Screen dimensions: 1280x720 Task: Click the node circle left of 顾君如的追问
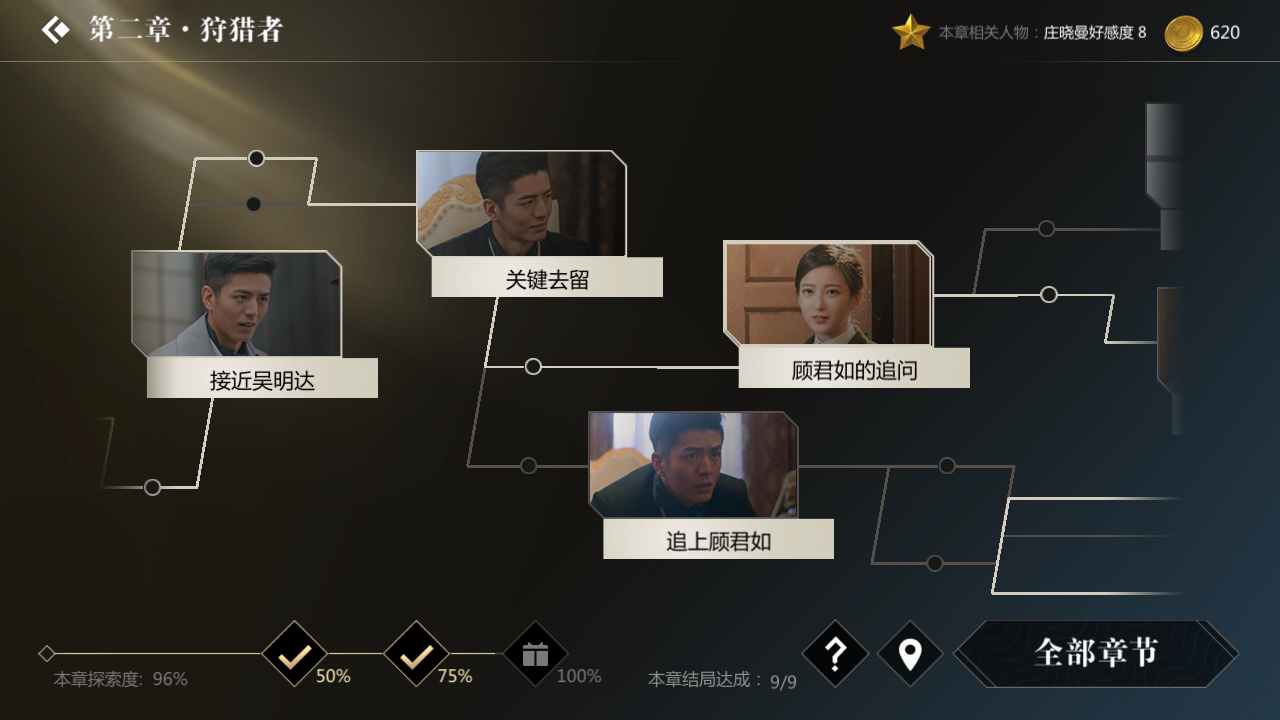(533, 366)
